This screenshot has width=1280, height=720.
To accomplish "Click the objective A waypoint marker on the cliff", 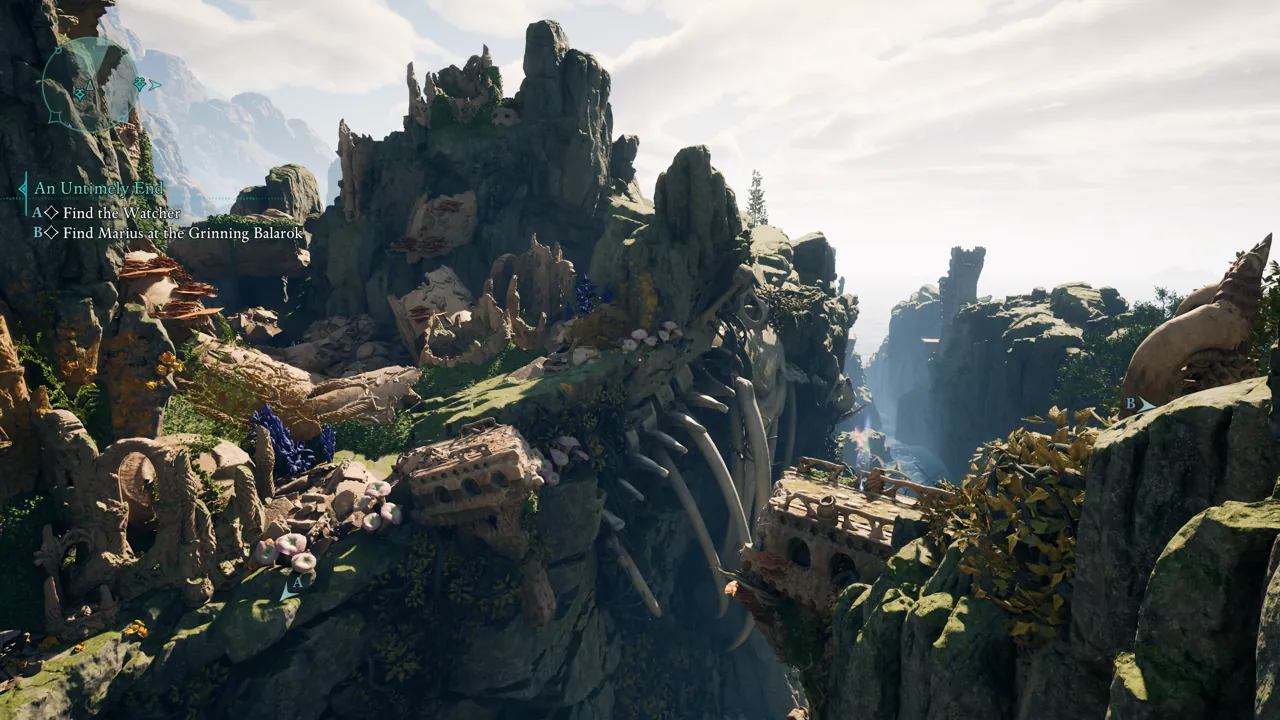I will [x=292, y=587].
